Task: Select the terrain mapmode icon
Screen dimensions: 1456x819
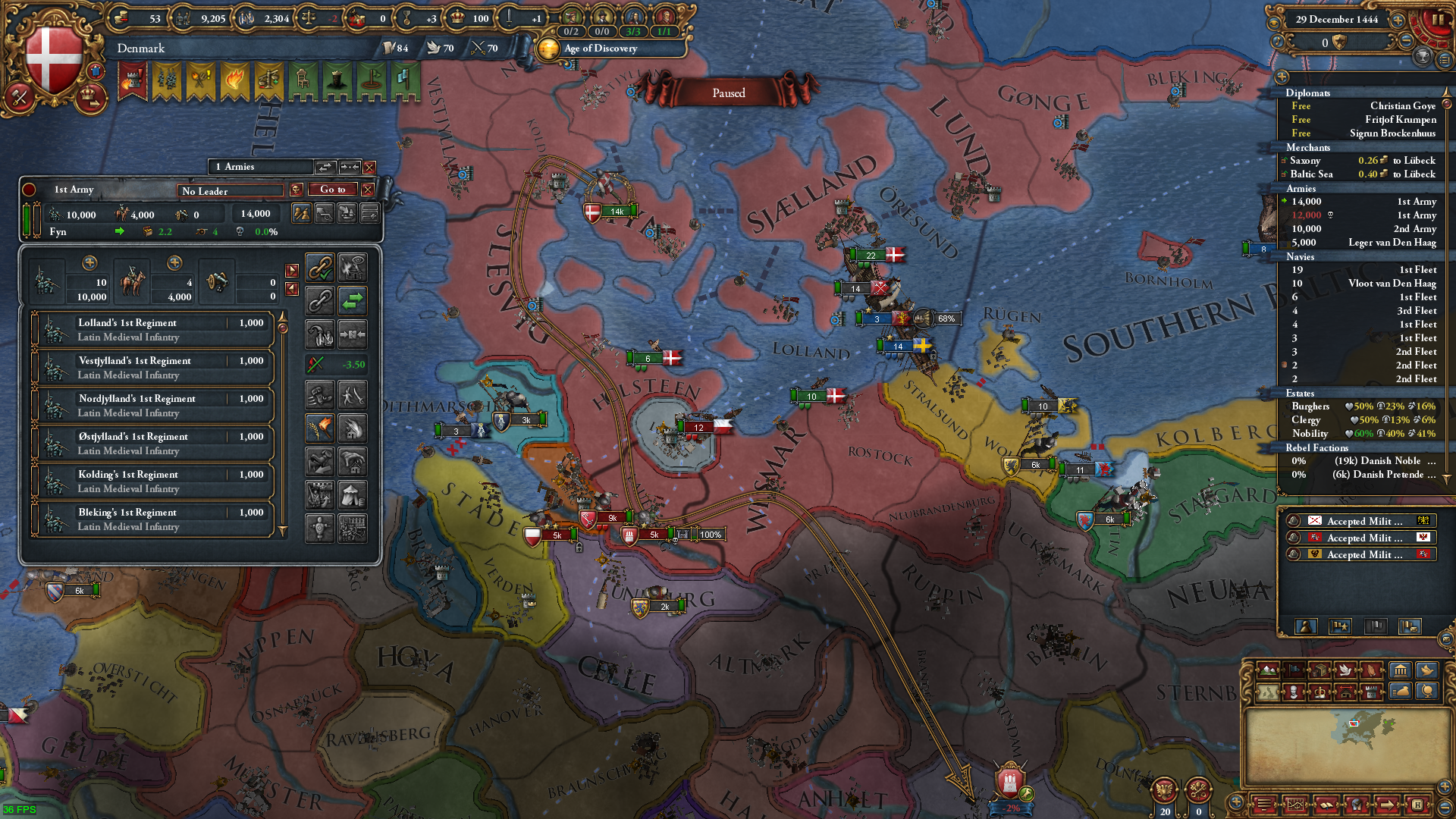Action: pos(1269,671)
